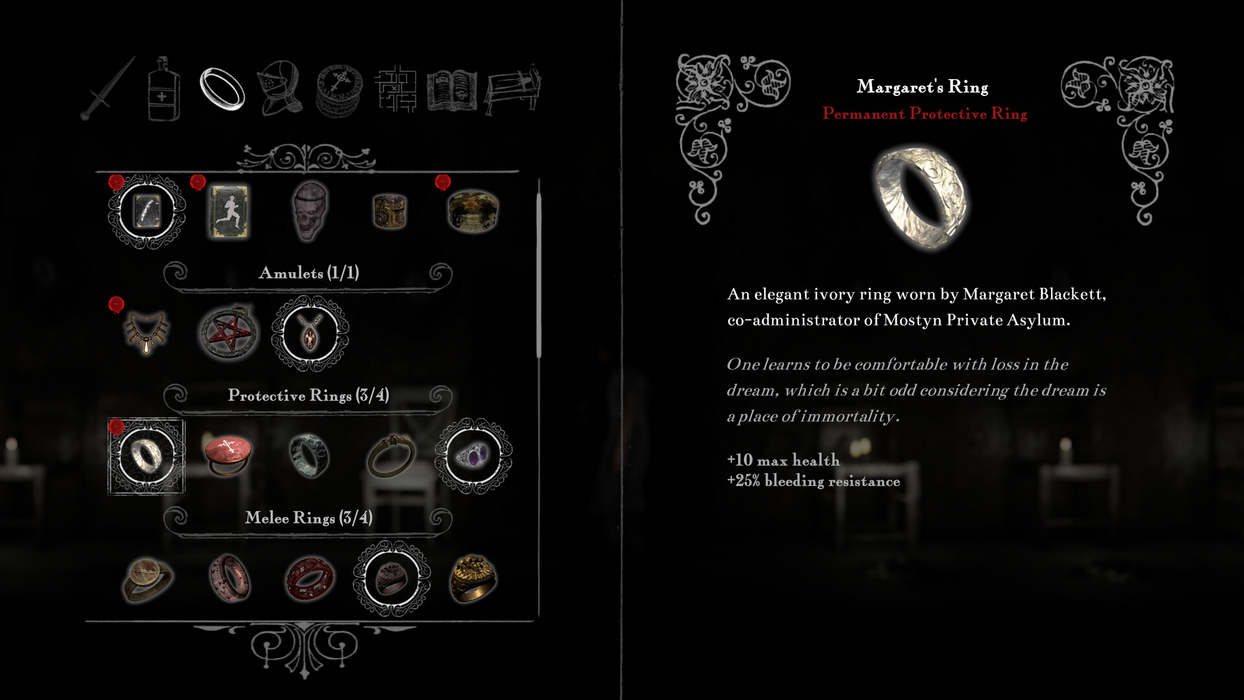
Task: Choose the red cross signet ring
Action: 228,455
